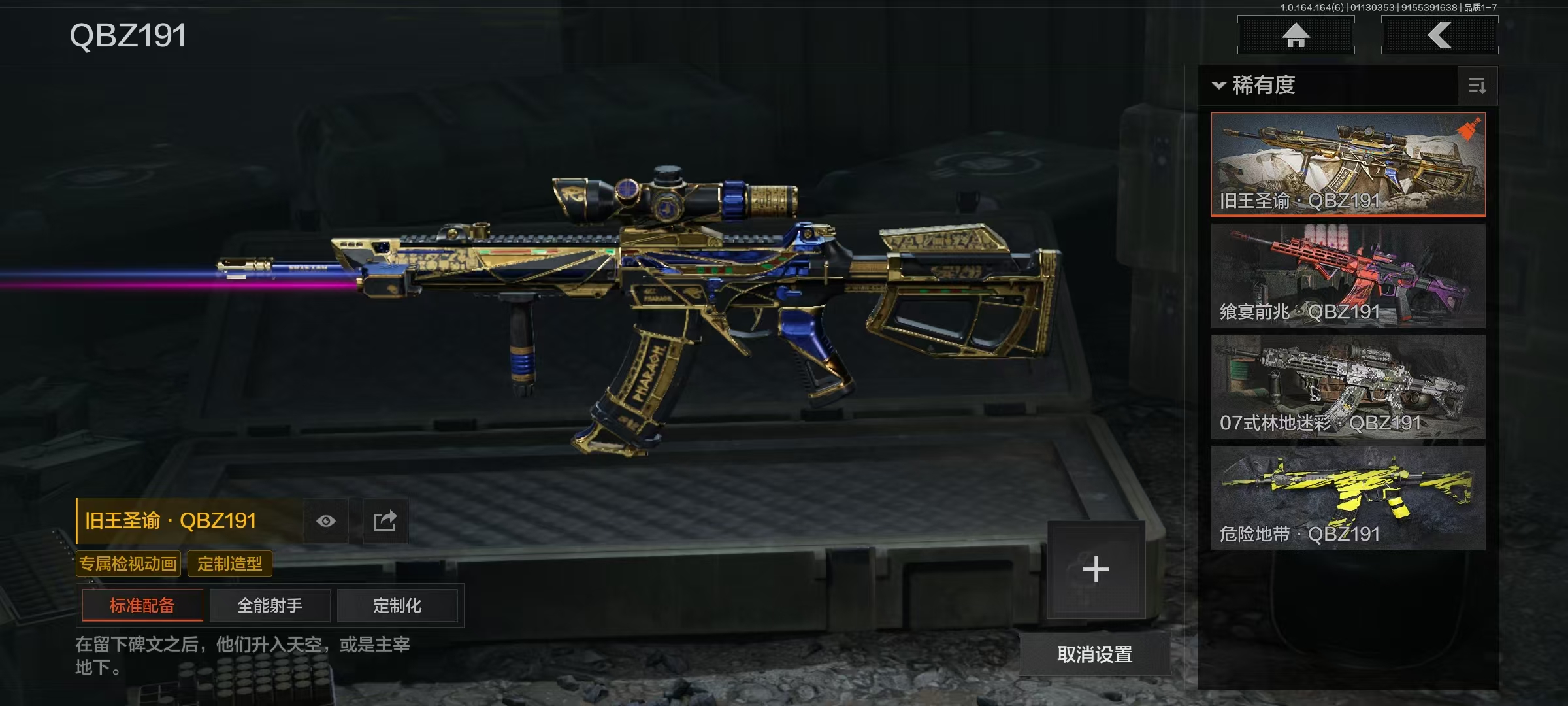Click the 取消设置 button
The height and width of the screenshot is (706, 1568).
point(1094,654)
